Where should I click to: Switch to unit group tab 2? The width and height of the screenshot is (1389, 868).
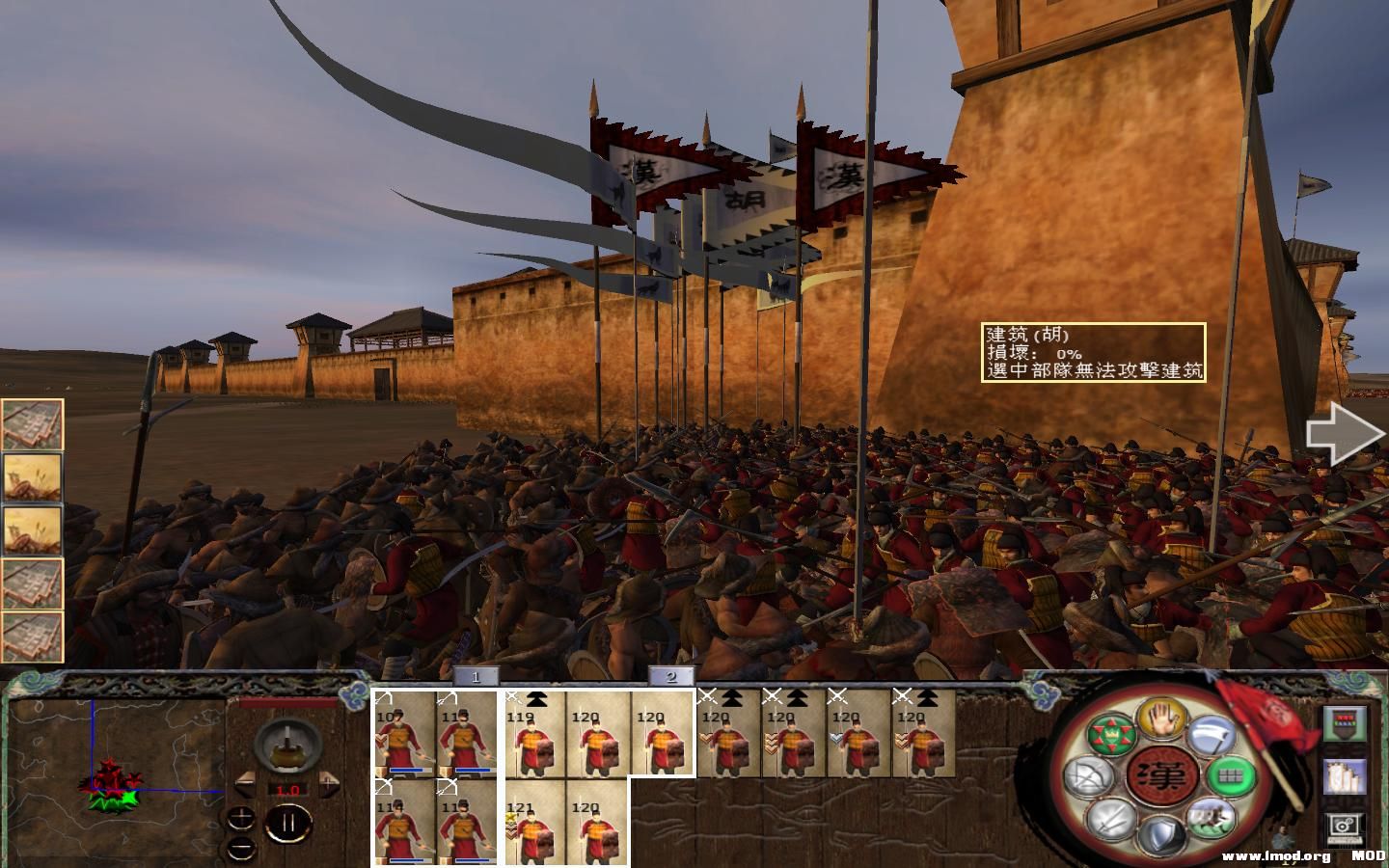[x=671, y=677]
